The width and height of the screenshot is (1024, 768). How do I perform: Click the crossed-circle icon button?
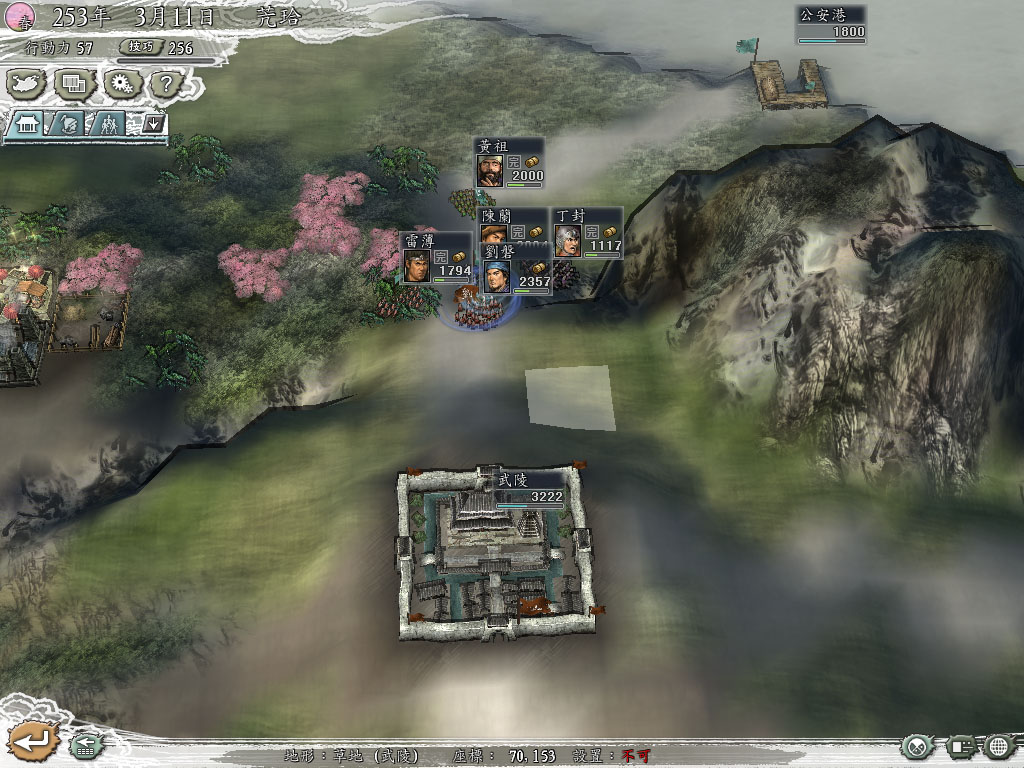(x=916, y=746)
